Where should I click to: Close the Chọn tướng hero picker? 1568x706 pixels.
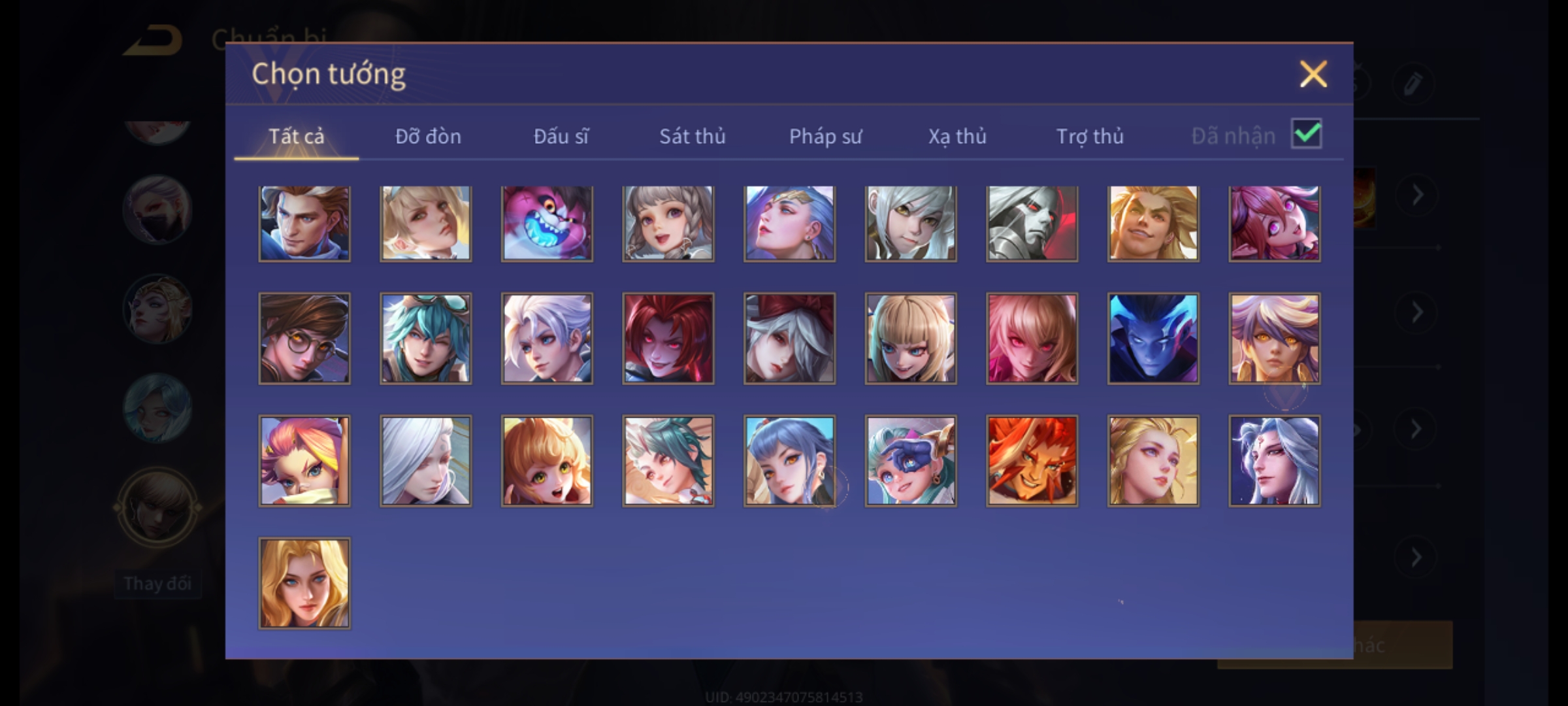(x=1313, y=74)
